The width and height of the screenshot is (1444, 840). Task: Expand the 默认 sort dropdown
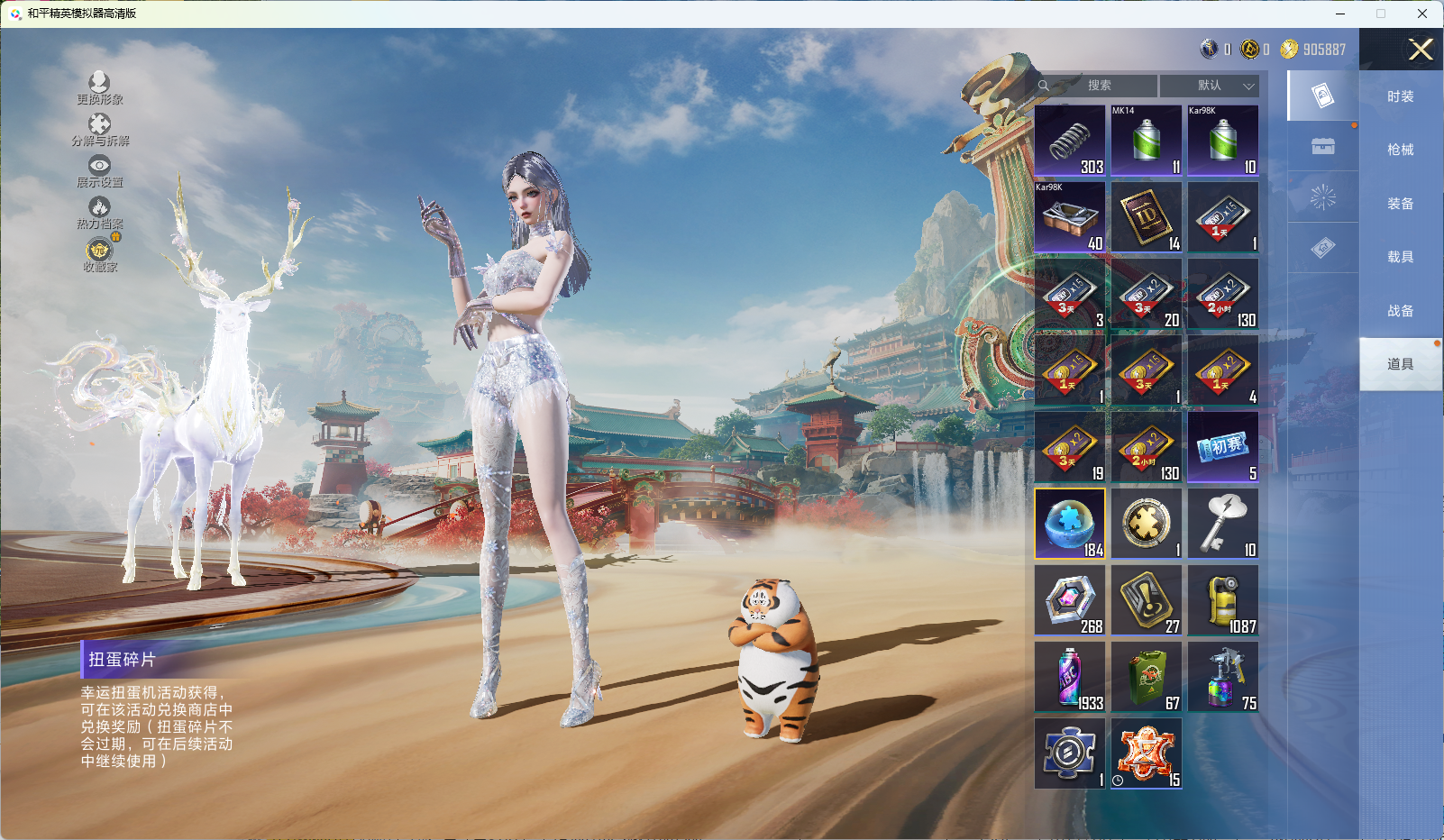(1210, 86)
